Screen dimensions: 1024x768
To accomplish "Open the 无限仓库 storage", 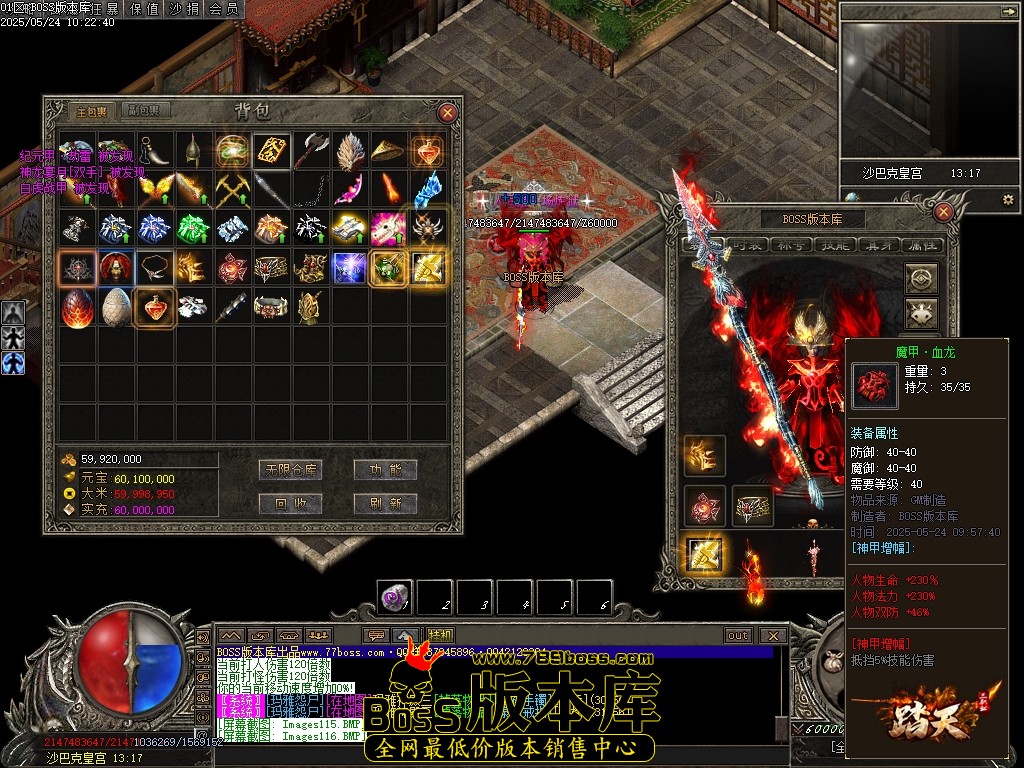I will tap(290, 470).
